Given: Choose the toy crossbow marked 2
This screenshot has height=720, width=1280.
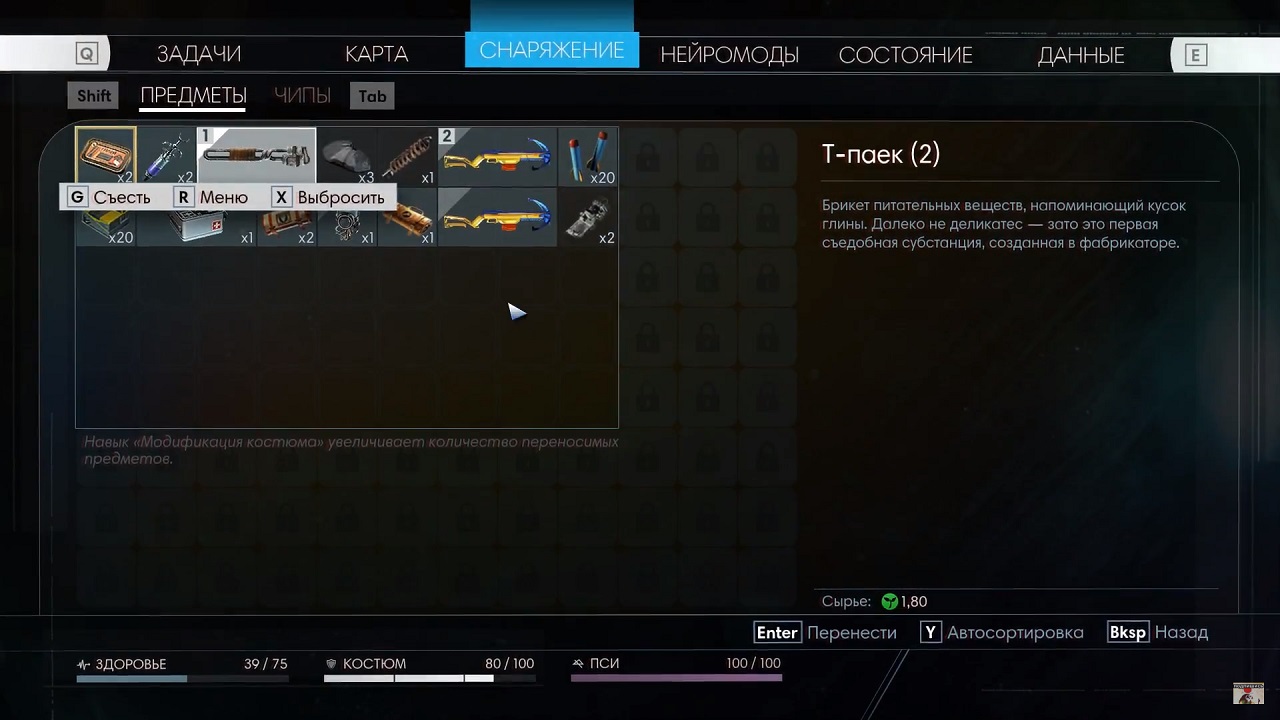Looking at the screenshot, I should (497, 157).
